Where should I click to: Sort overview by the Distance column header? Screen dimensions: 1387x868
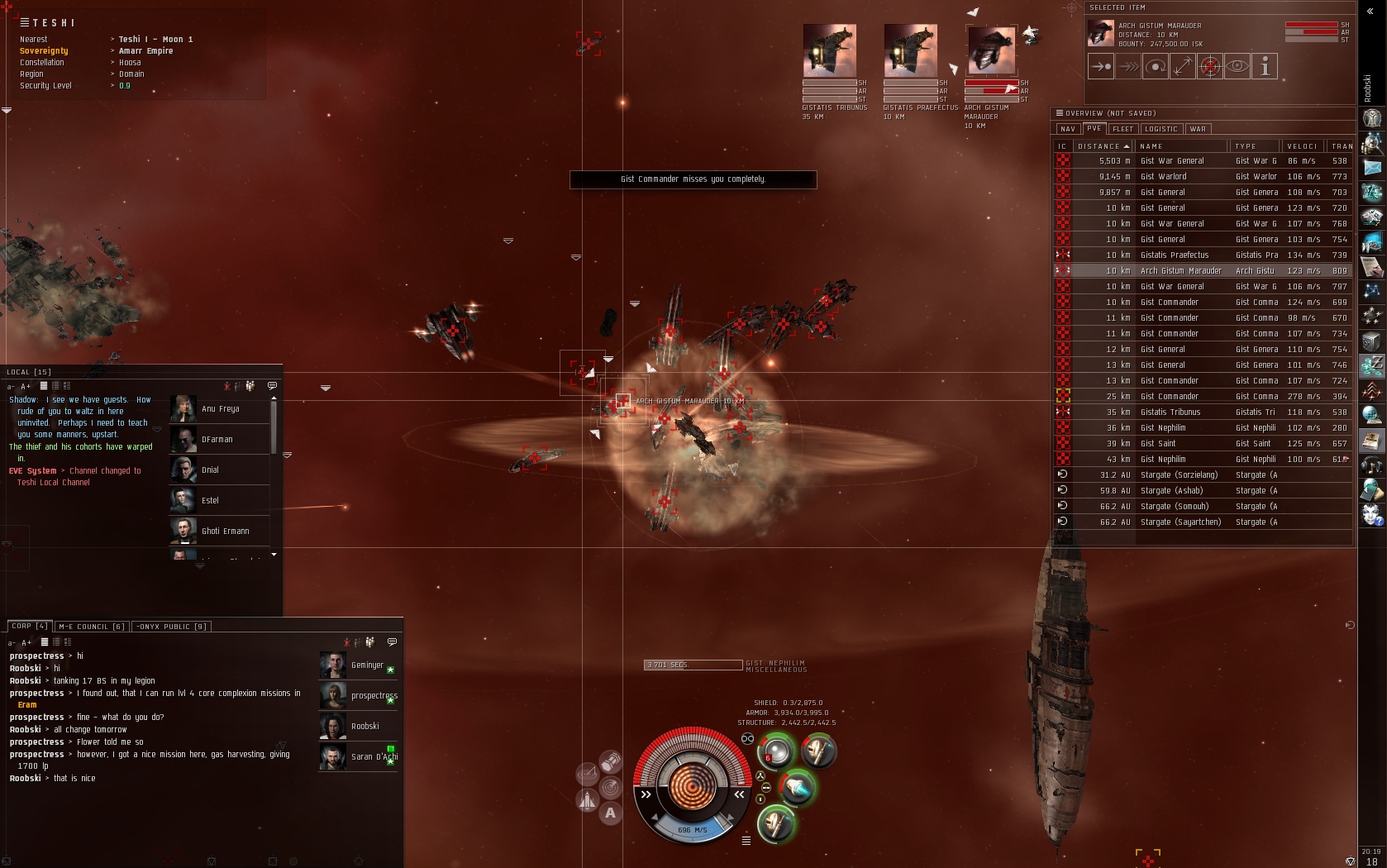pos(1103,146)
